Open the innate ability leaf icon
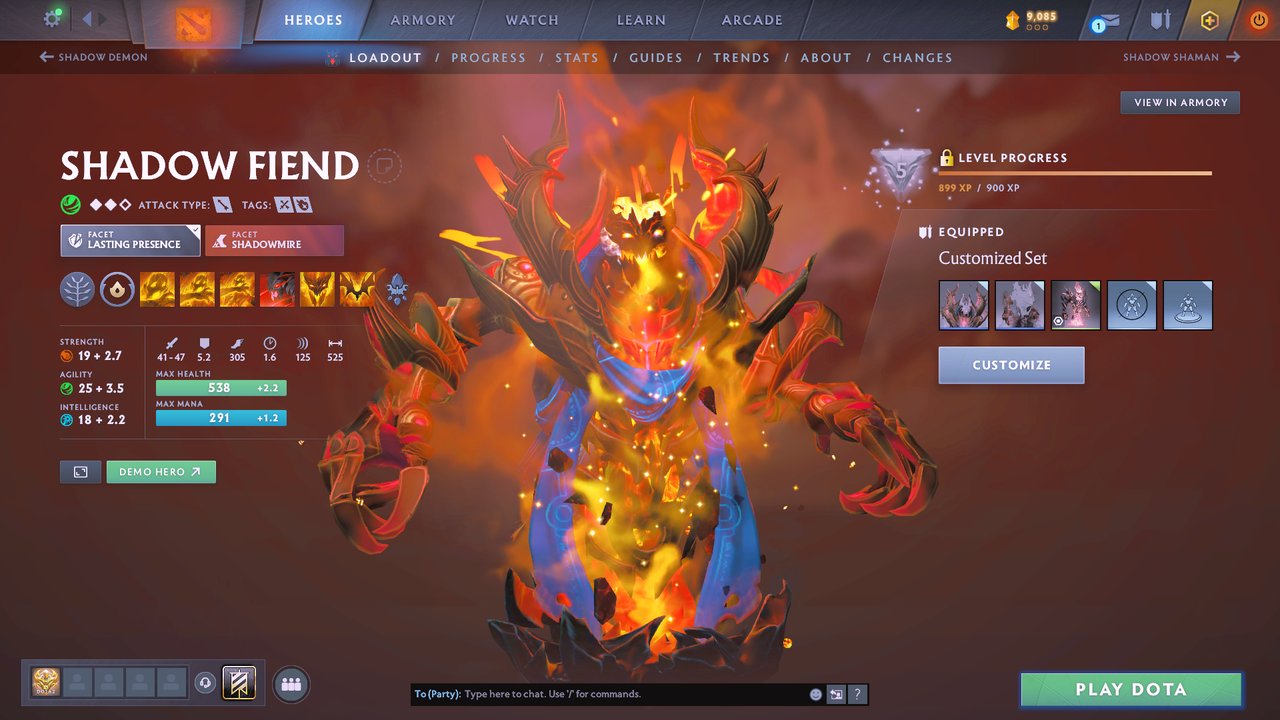The height and width of the screenshot is (720, 1280). click(77, 289)
